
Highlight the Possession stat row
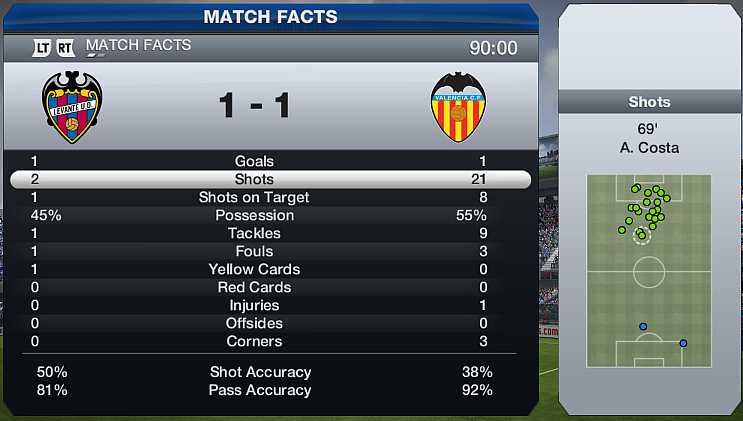click(x=254, y=215)
